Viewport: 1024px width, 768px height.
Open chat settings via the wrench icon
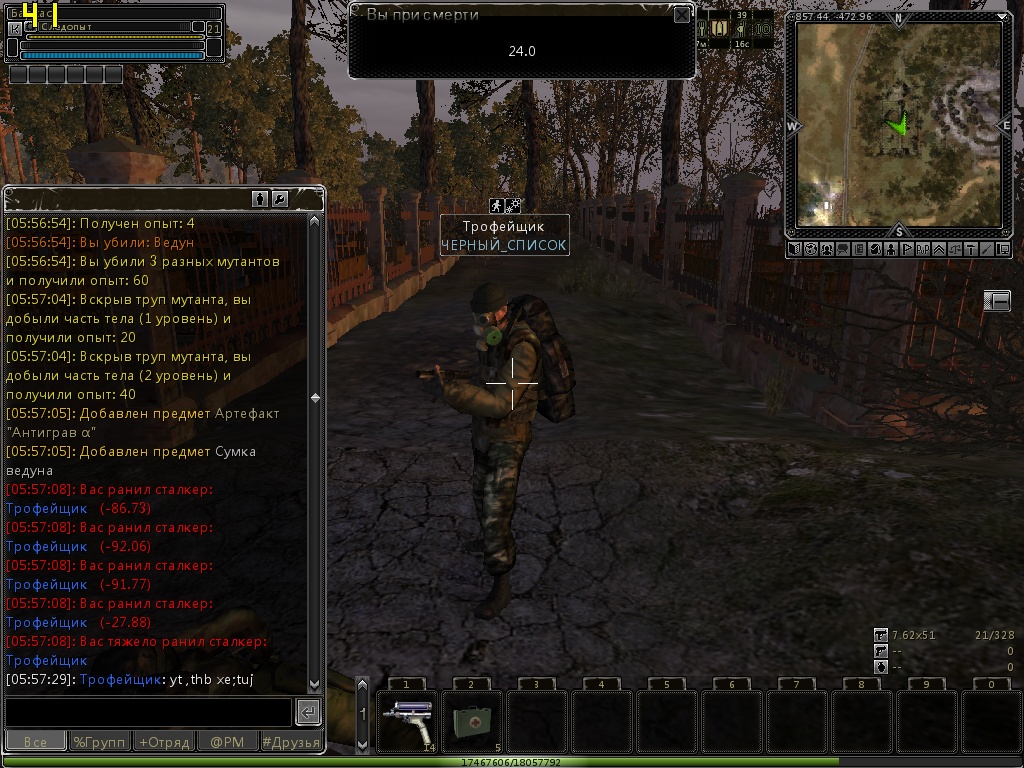(280, 199)
